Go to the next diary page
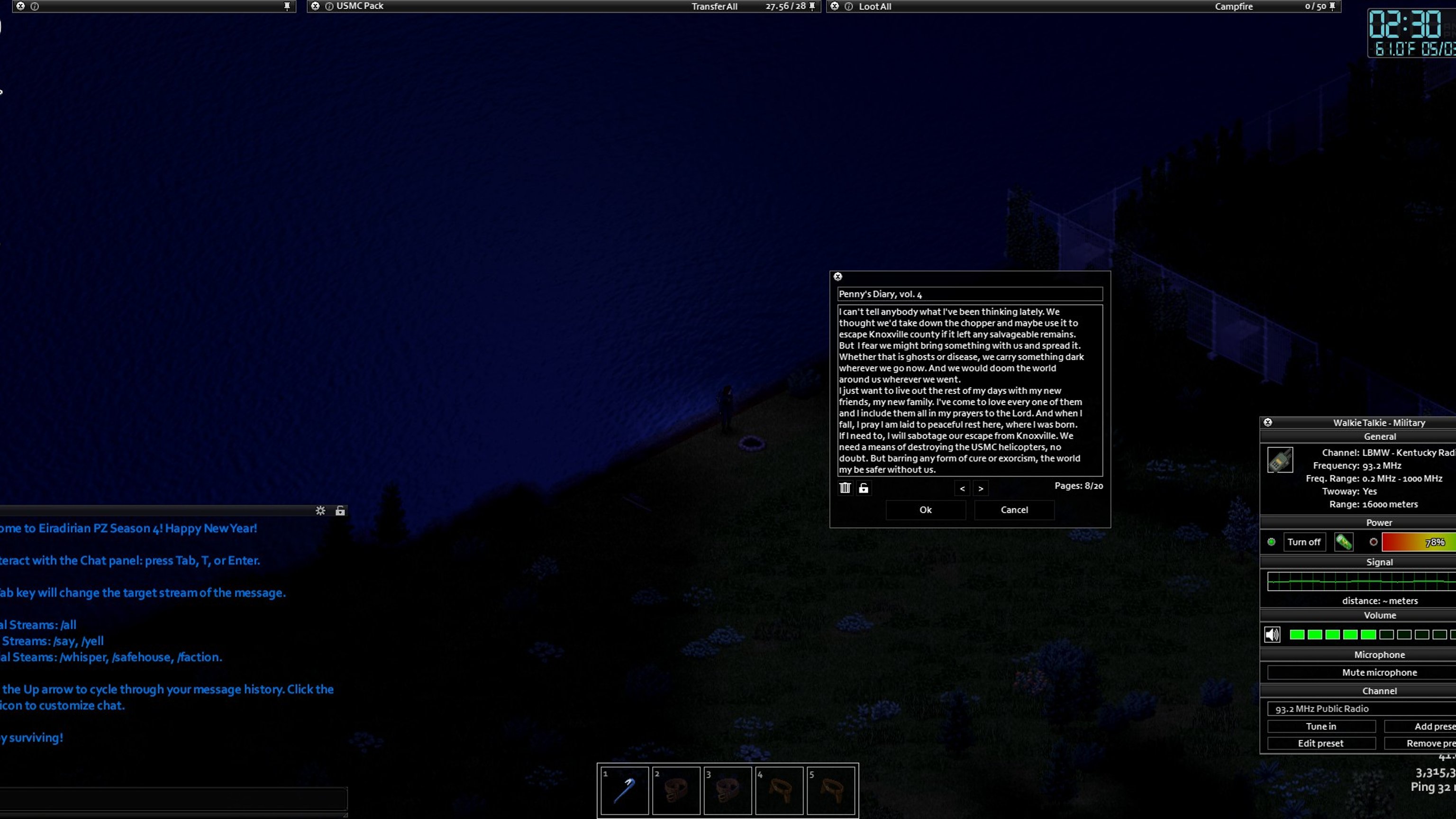The width and height of the screenshot is (1456, 819). click(x=981, y=489)
